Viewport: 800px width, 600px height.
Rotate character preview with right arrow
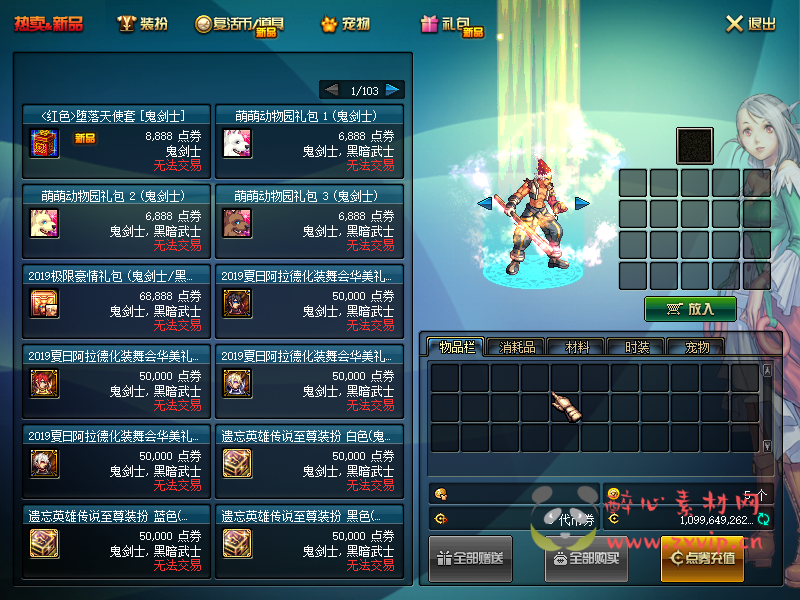point(581,203)
